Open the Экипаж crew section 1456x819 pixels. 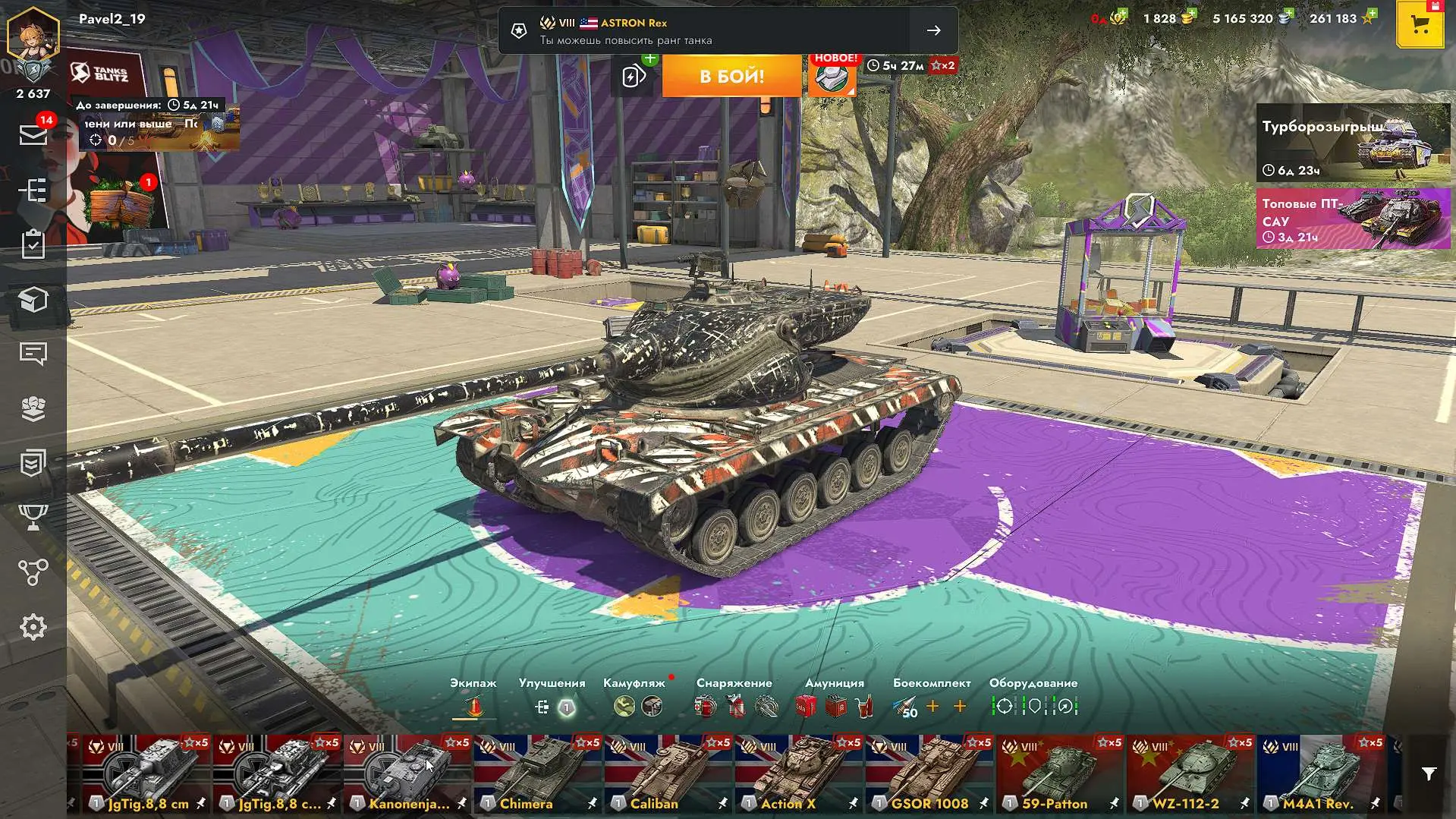473,707
